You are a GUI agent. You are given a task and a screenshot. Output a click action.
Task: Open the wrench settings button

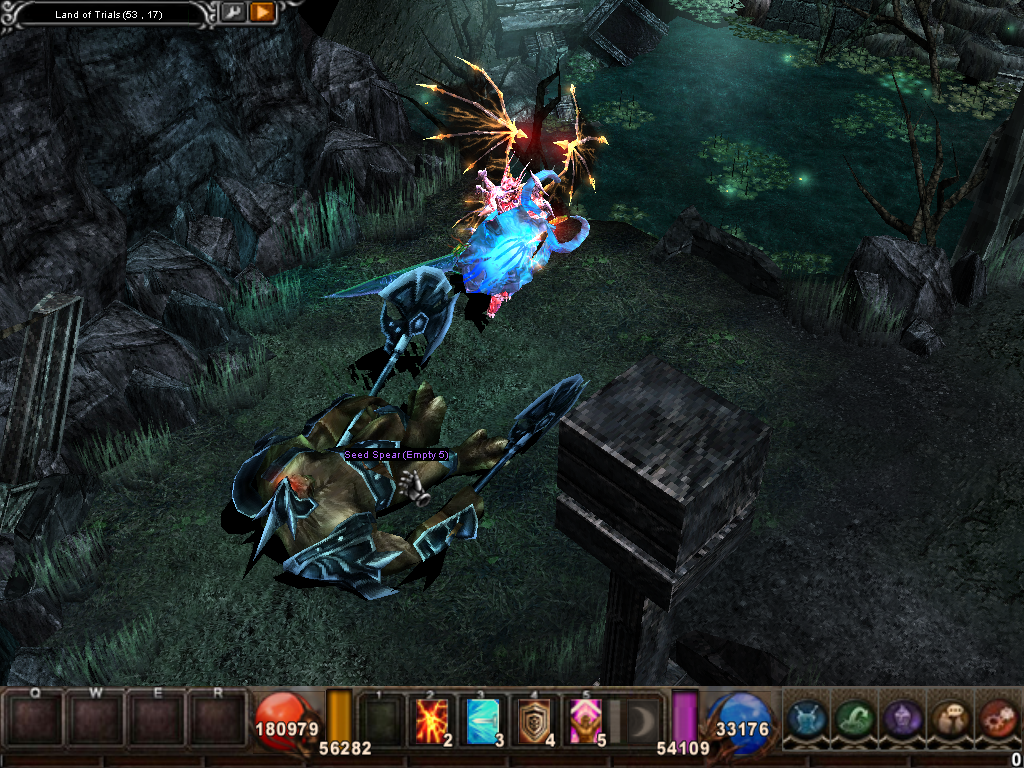232,13
